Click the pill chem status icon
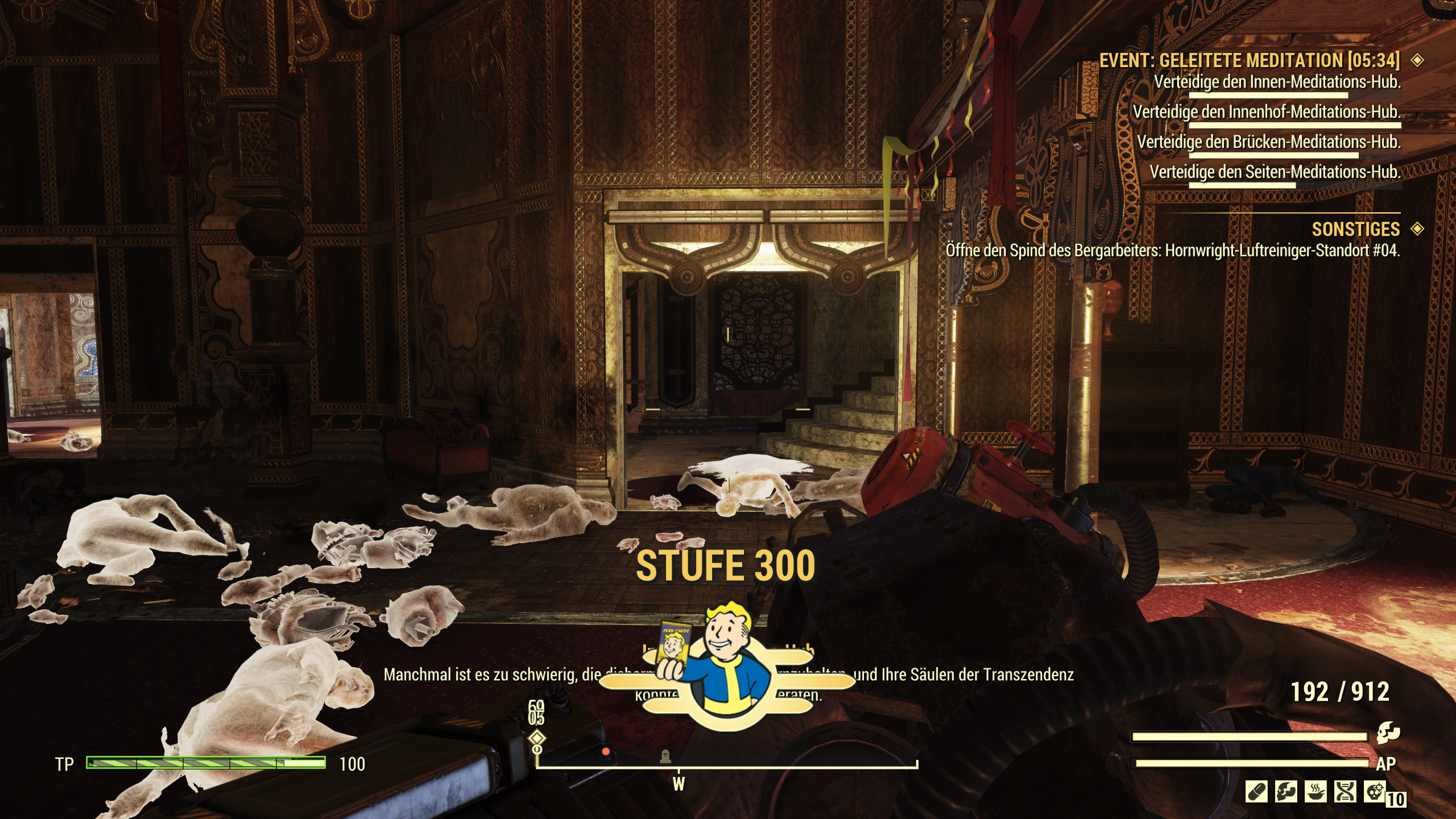1456x819 pixels. click(1256, 792)
